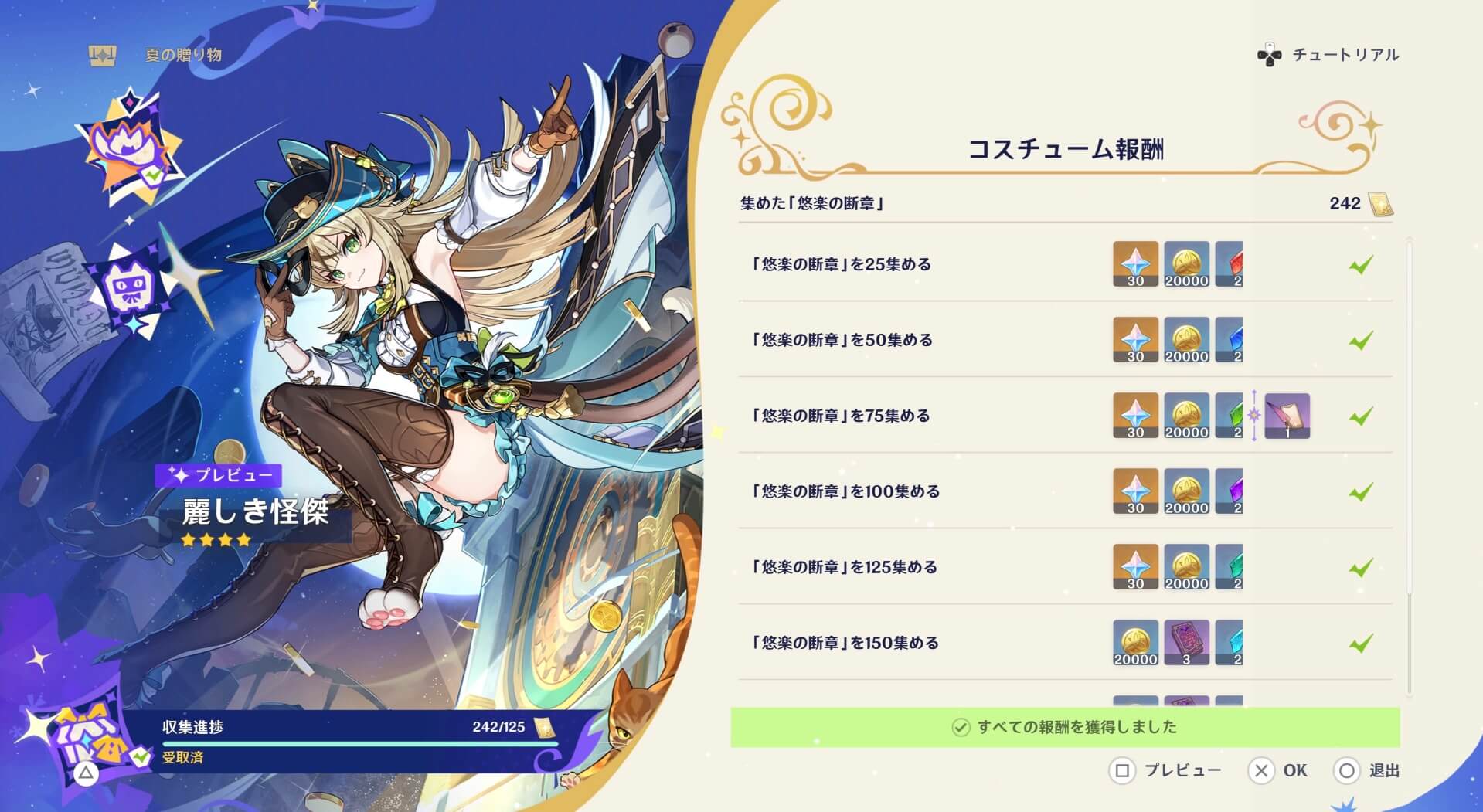1483x812 pixels.
Task: Select the プレビュー tag above 麗しき怪傑
Action: pyautogui.click(x=219, y=476)
